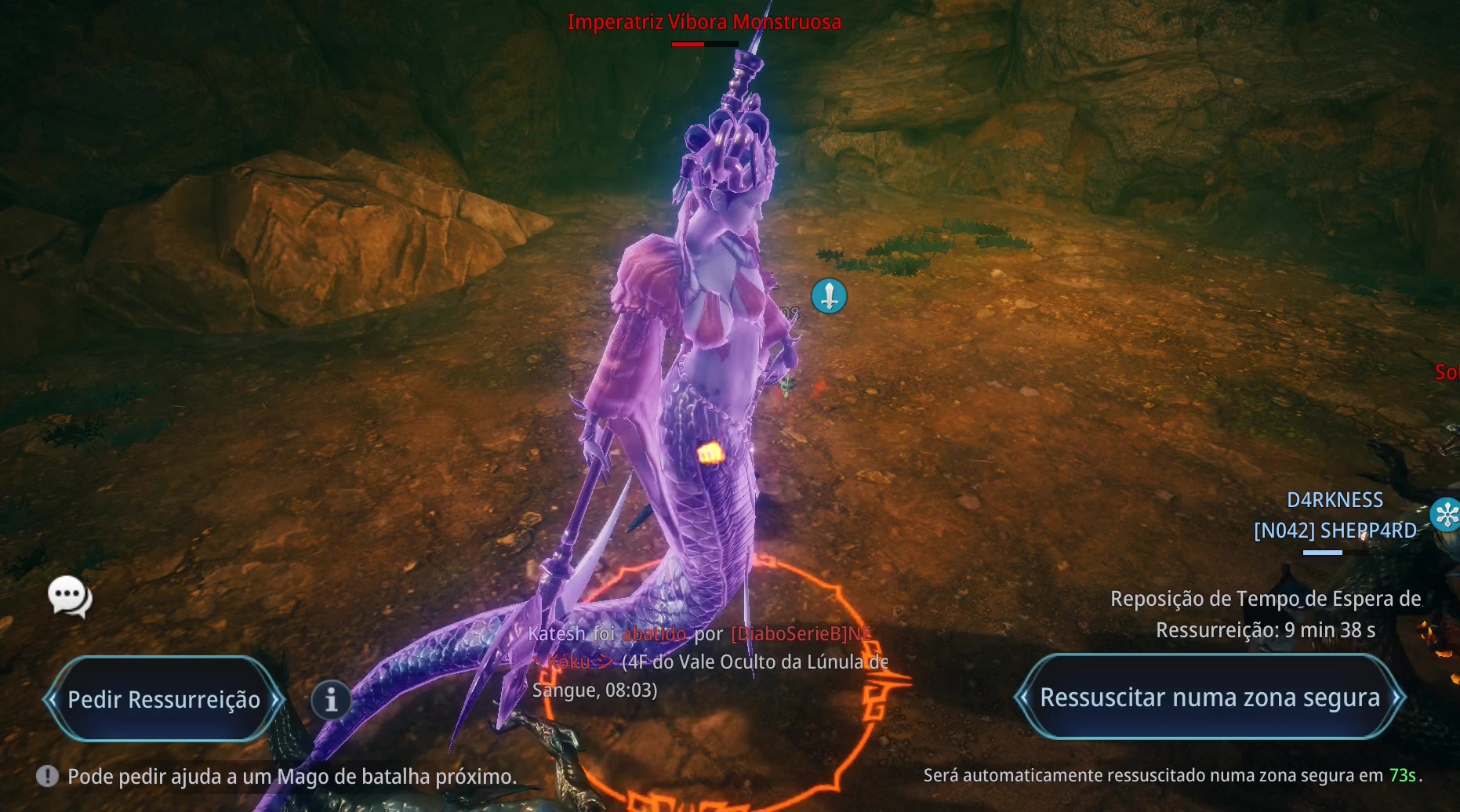The width and height of the screenshot is (1460, 812).
Task: Choose Ressuscitar numa zona segura
Action: point(1209,697)
